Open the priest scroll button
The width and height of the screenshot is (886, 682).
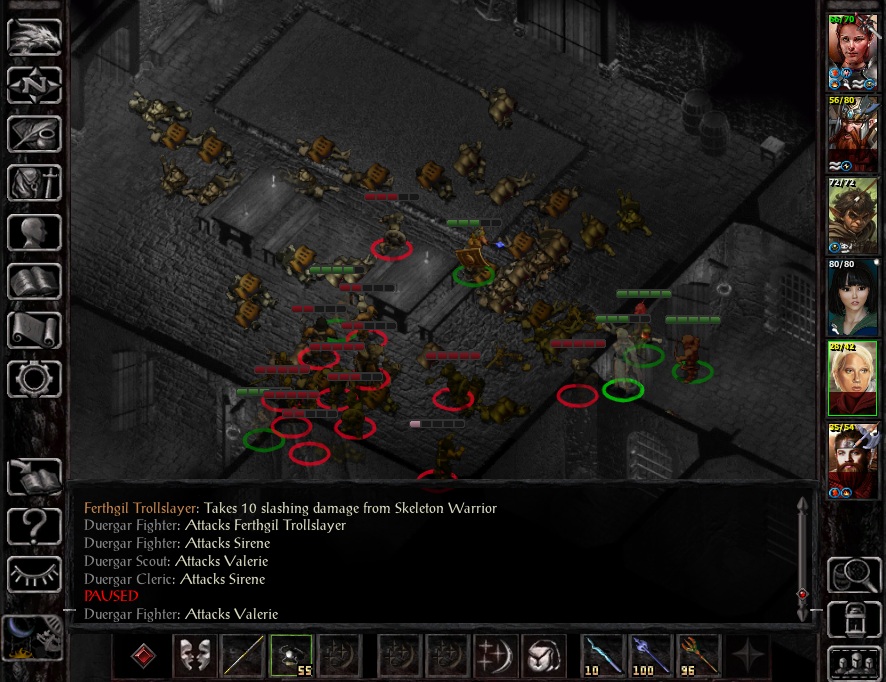[35, 330]
